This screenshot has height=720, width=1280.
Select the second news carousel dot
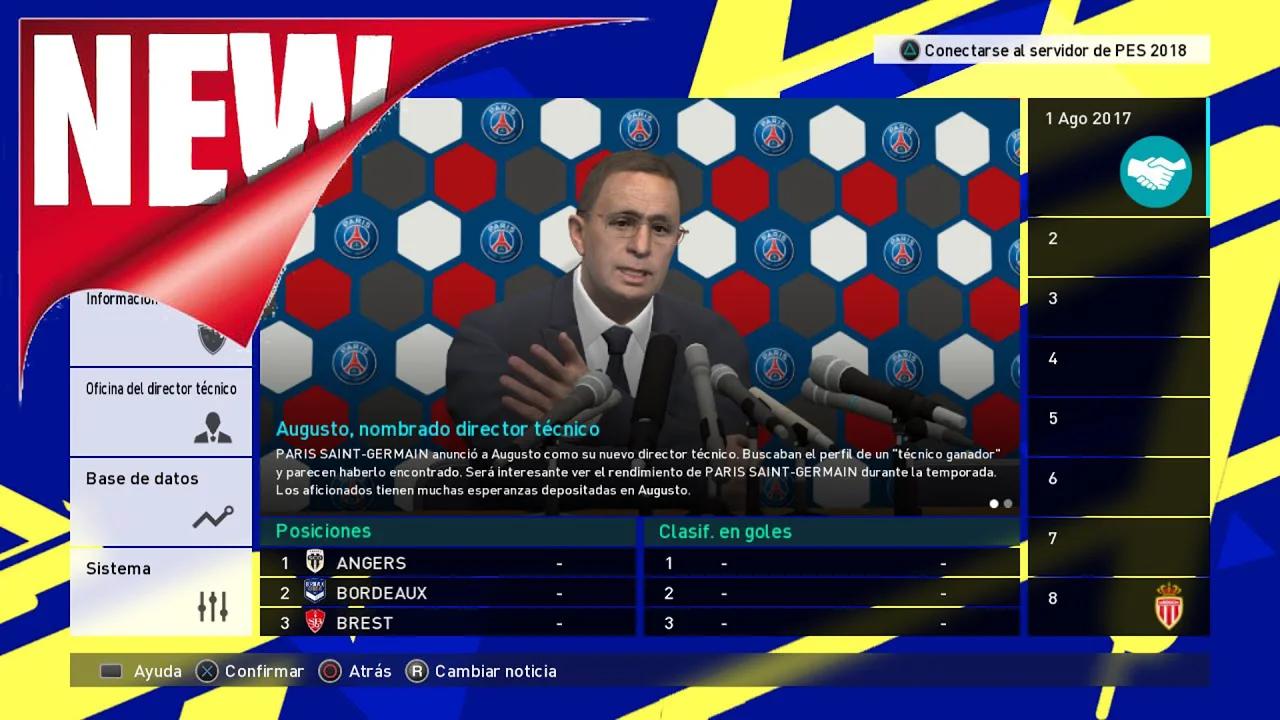1007,505
